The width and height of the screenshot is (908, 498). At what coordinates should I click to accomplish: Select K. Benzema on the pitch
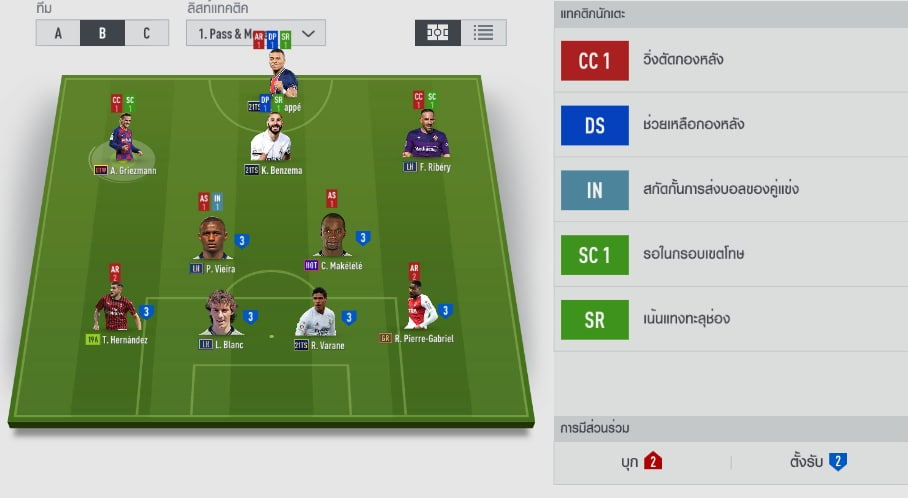271,140
